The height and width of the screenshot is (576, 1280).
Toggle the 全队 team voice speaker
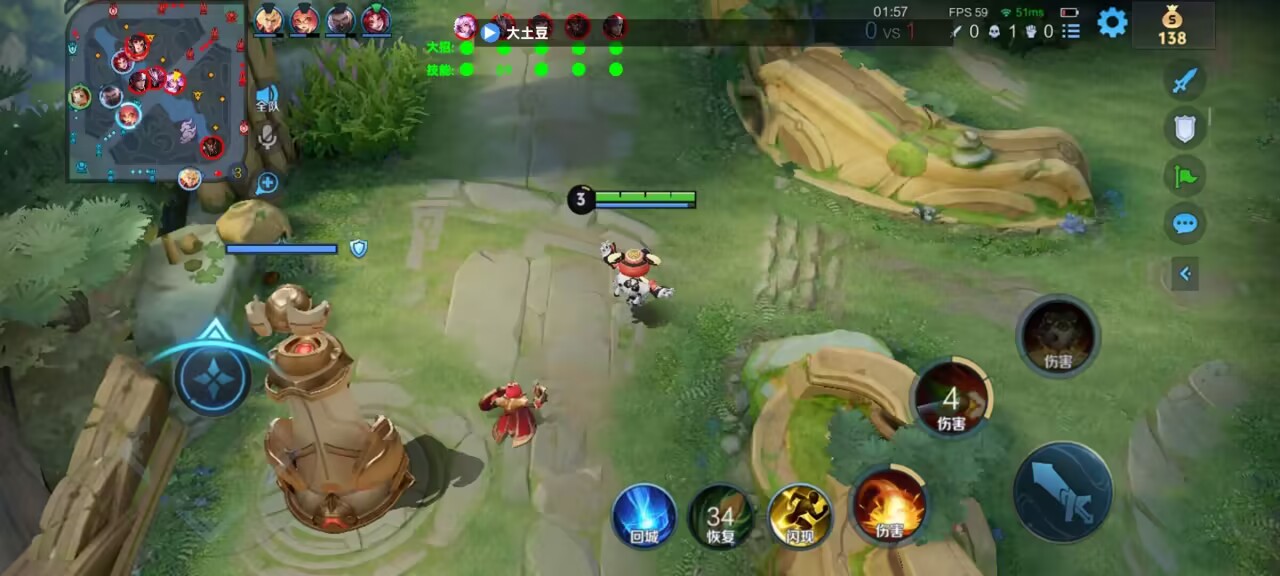point(267,97)
